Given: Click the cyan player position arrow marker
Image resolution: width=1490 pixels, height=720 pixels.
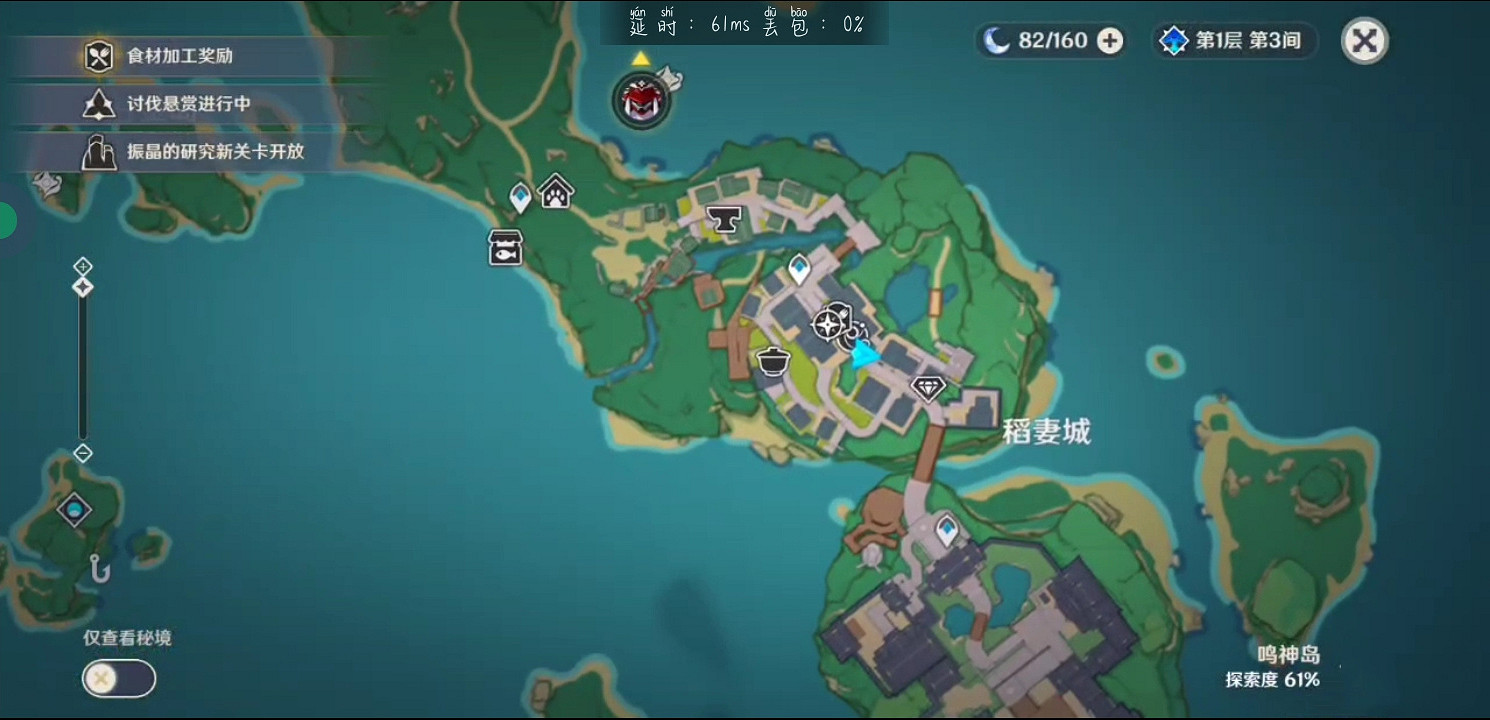Looking at the screenshot, I should pos(864,354).
